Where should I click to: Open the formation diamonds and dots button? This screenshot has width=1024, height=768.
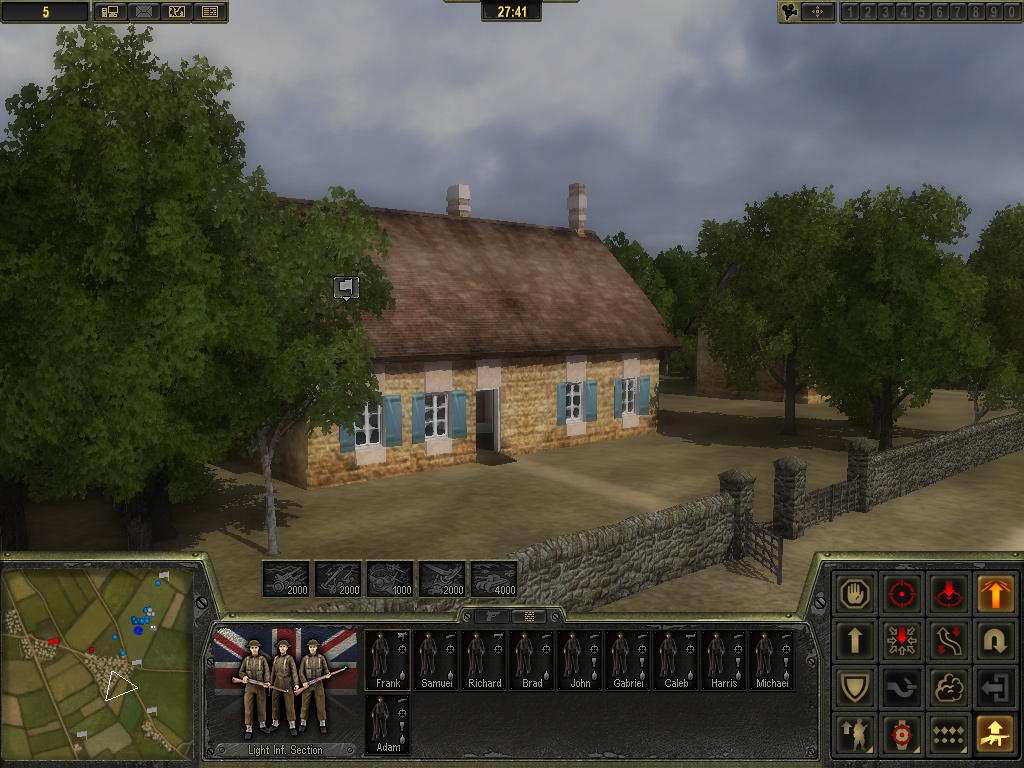[949, 734]
